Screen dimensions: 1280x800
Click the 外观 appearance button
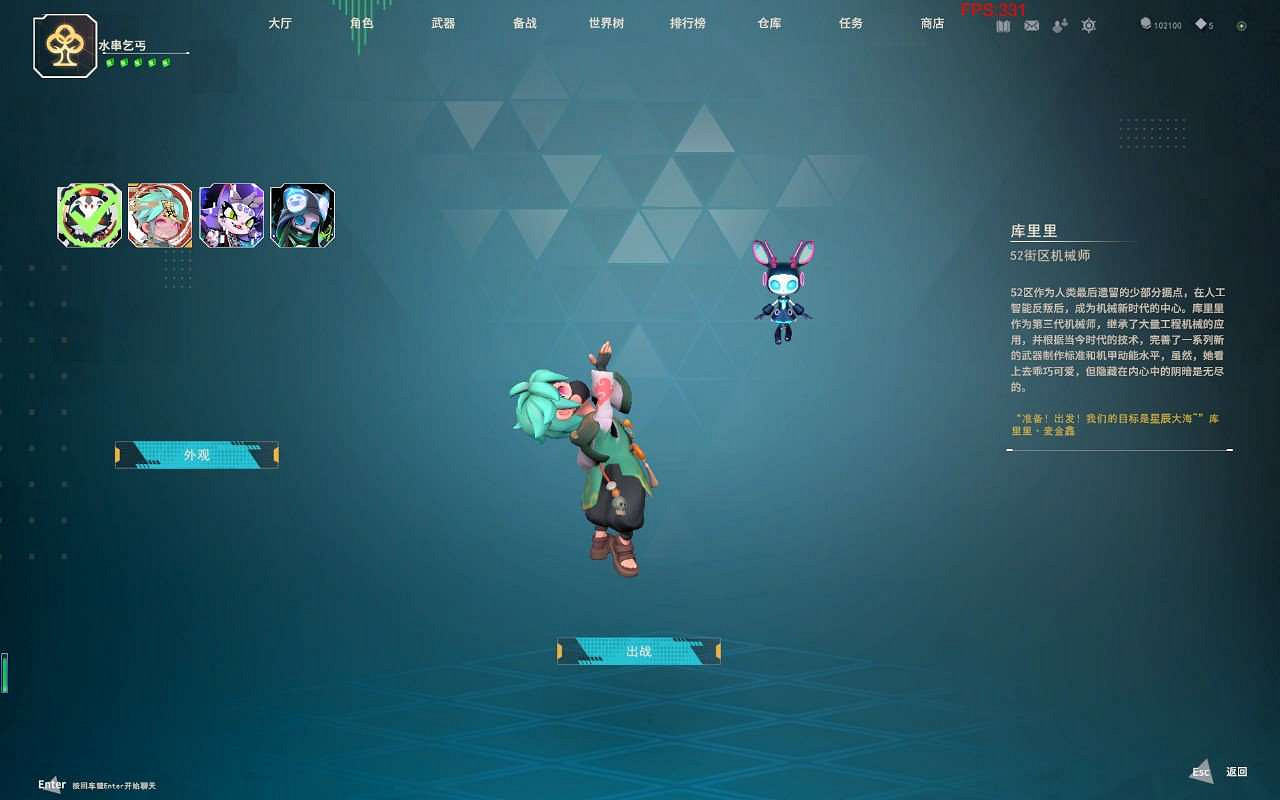point(196,455)
